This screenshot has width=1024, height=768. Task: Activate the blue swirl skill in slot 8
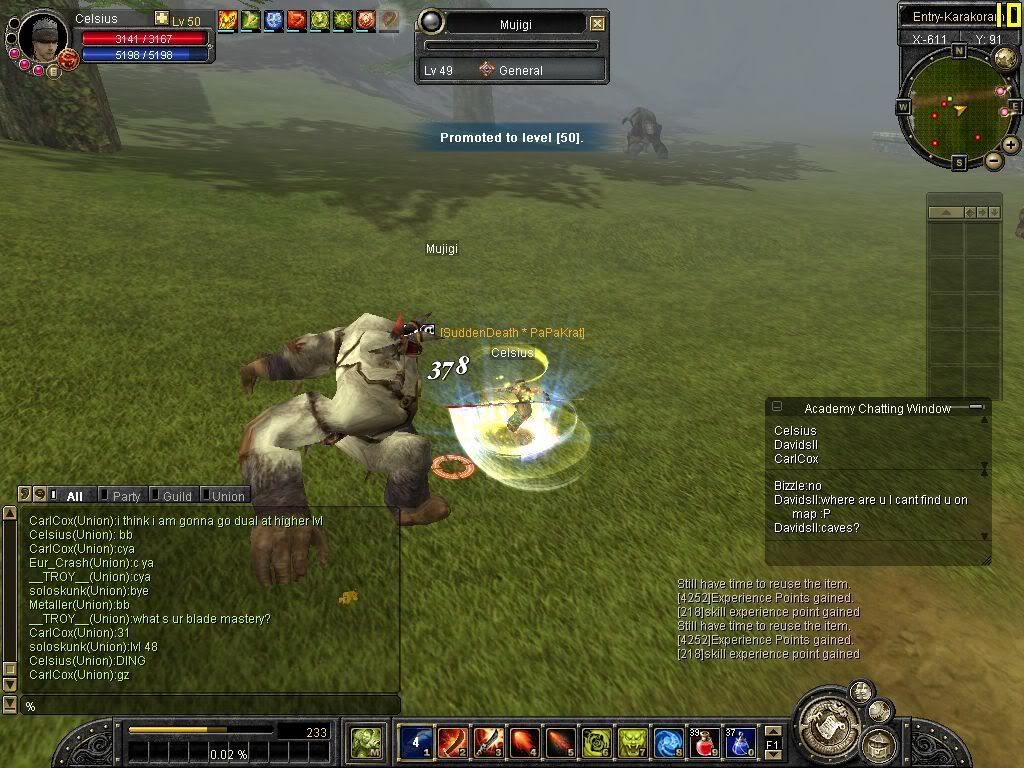(668, 742)
